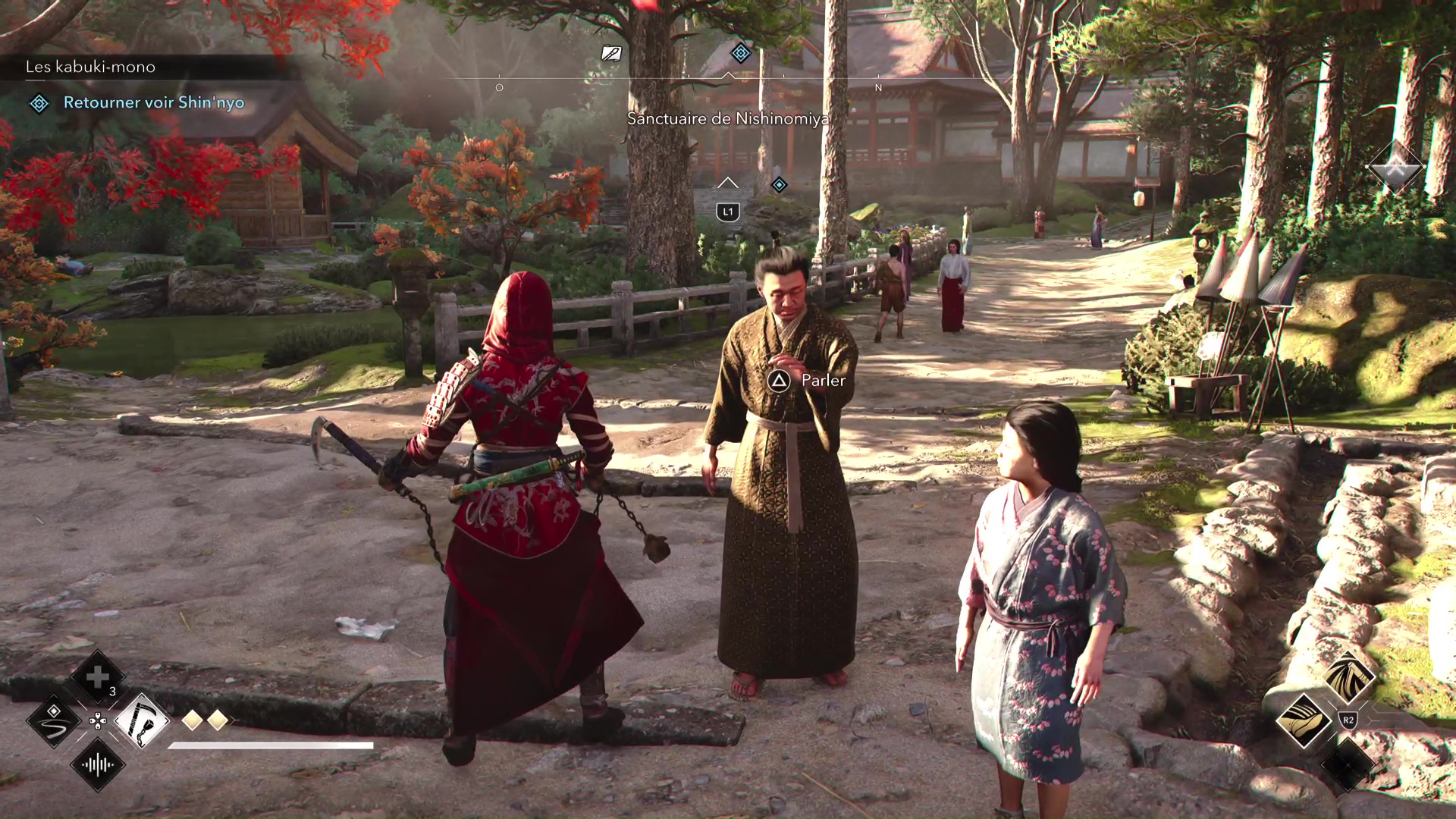Click the Sanctuaire de Nishinomiya location label
Screen dimensions: 1456x819
(726, 118)
